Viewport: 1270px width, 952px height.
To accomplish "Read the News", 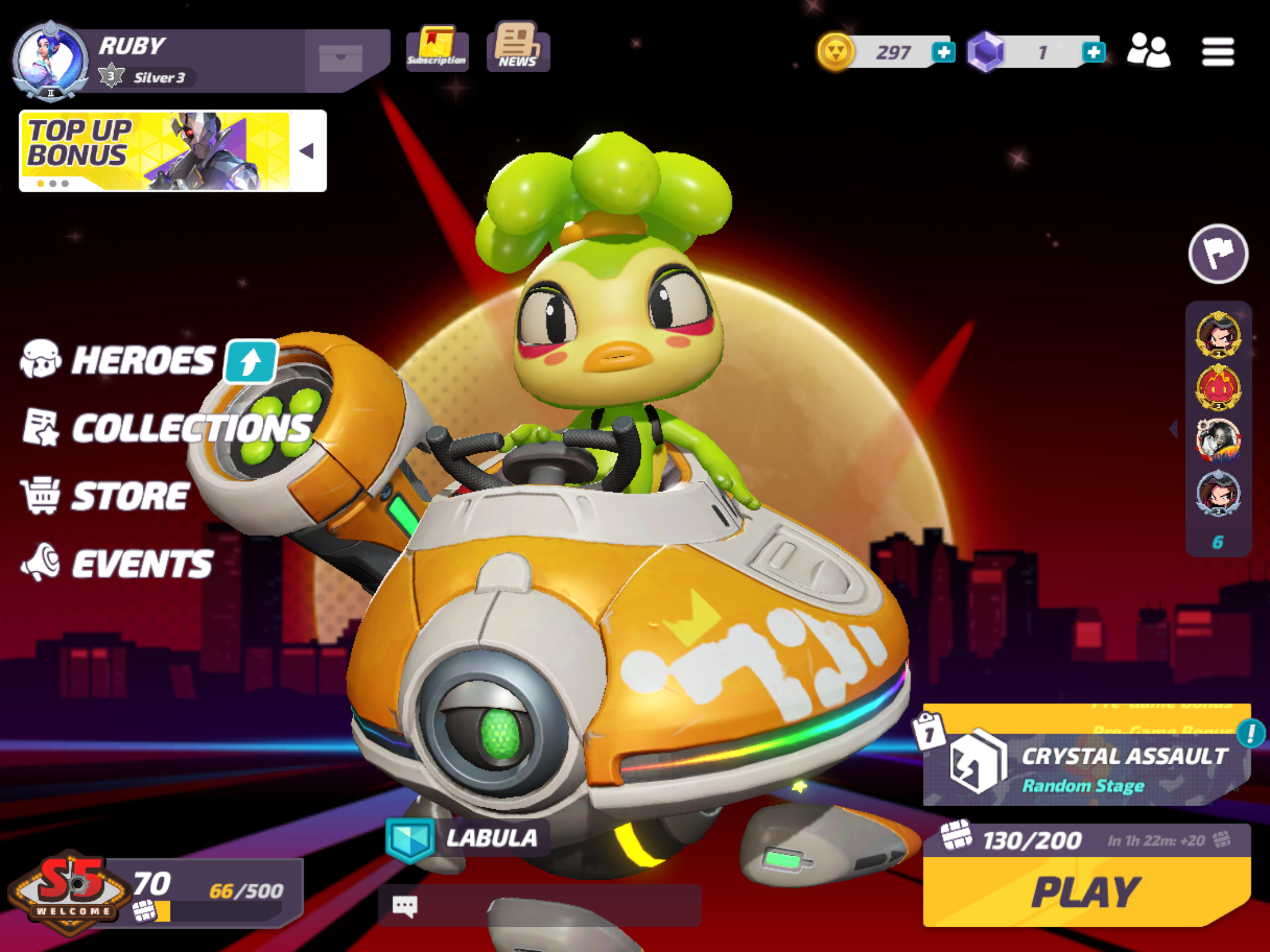I will (517, 47).
